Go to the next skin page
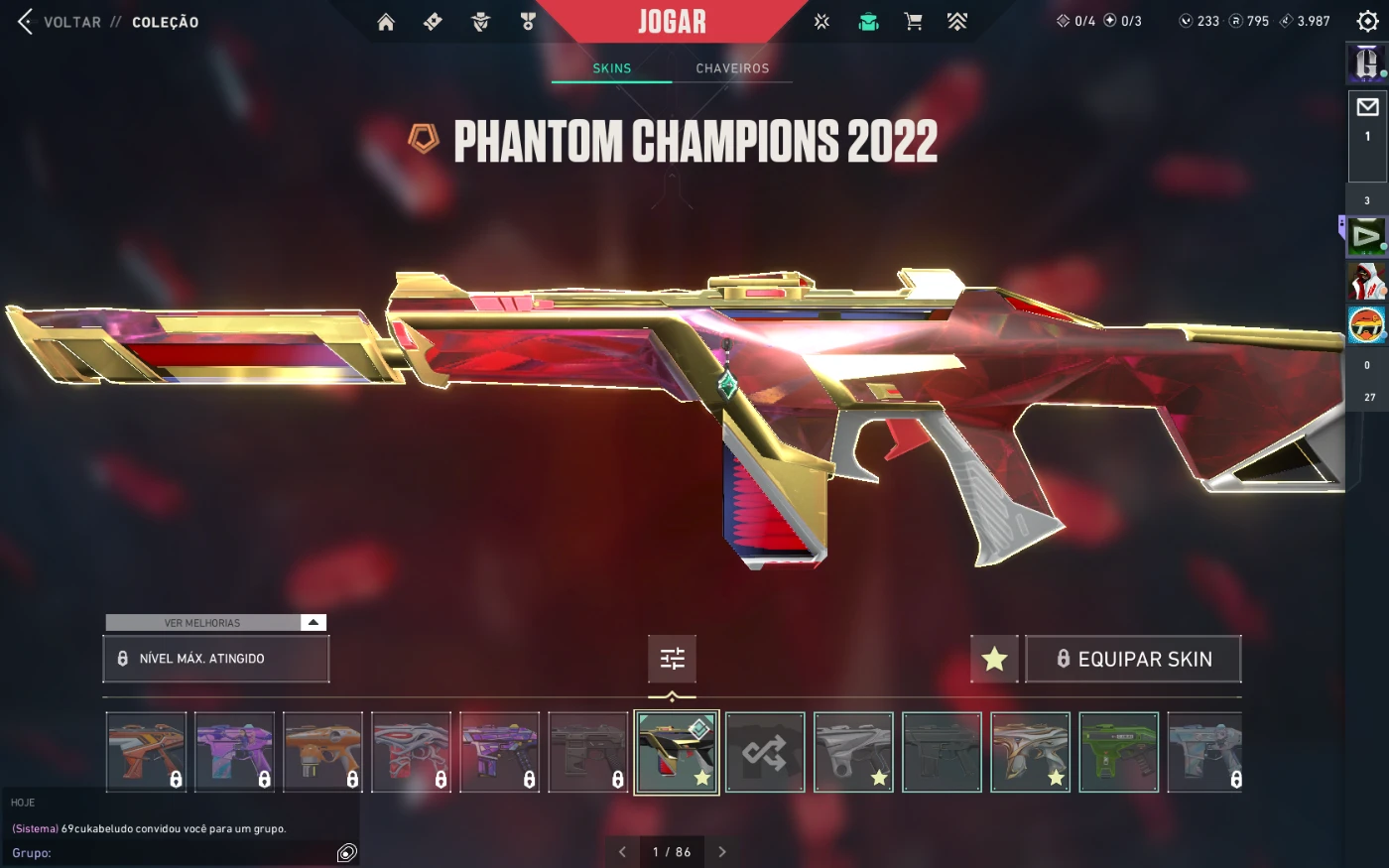The height and width of the screenshot is (868, 1389). 722,852
